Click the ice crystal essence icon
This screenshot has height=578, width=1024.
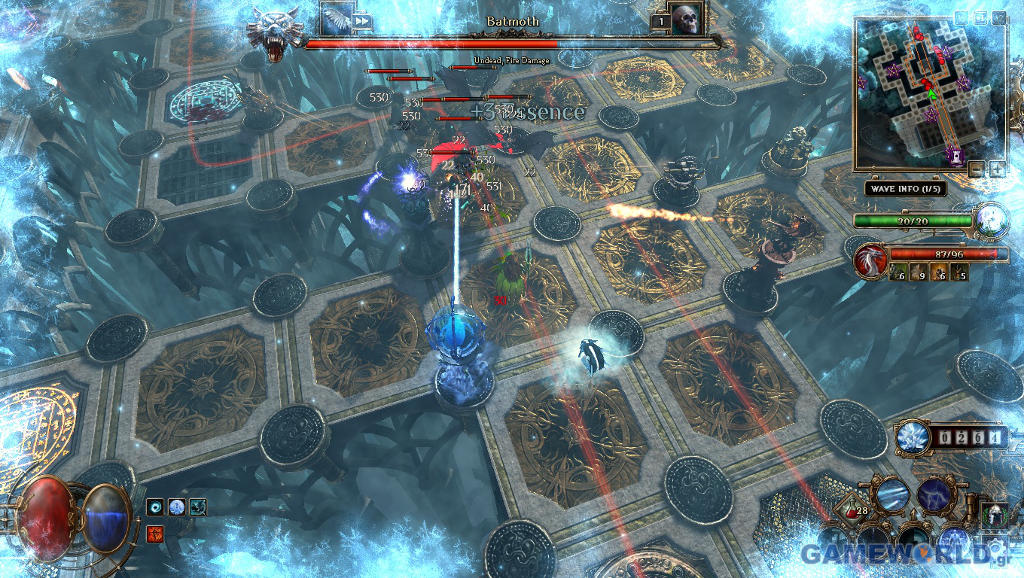click(911, 437)
